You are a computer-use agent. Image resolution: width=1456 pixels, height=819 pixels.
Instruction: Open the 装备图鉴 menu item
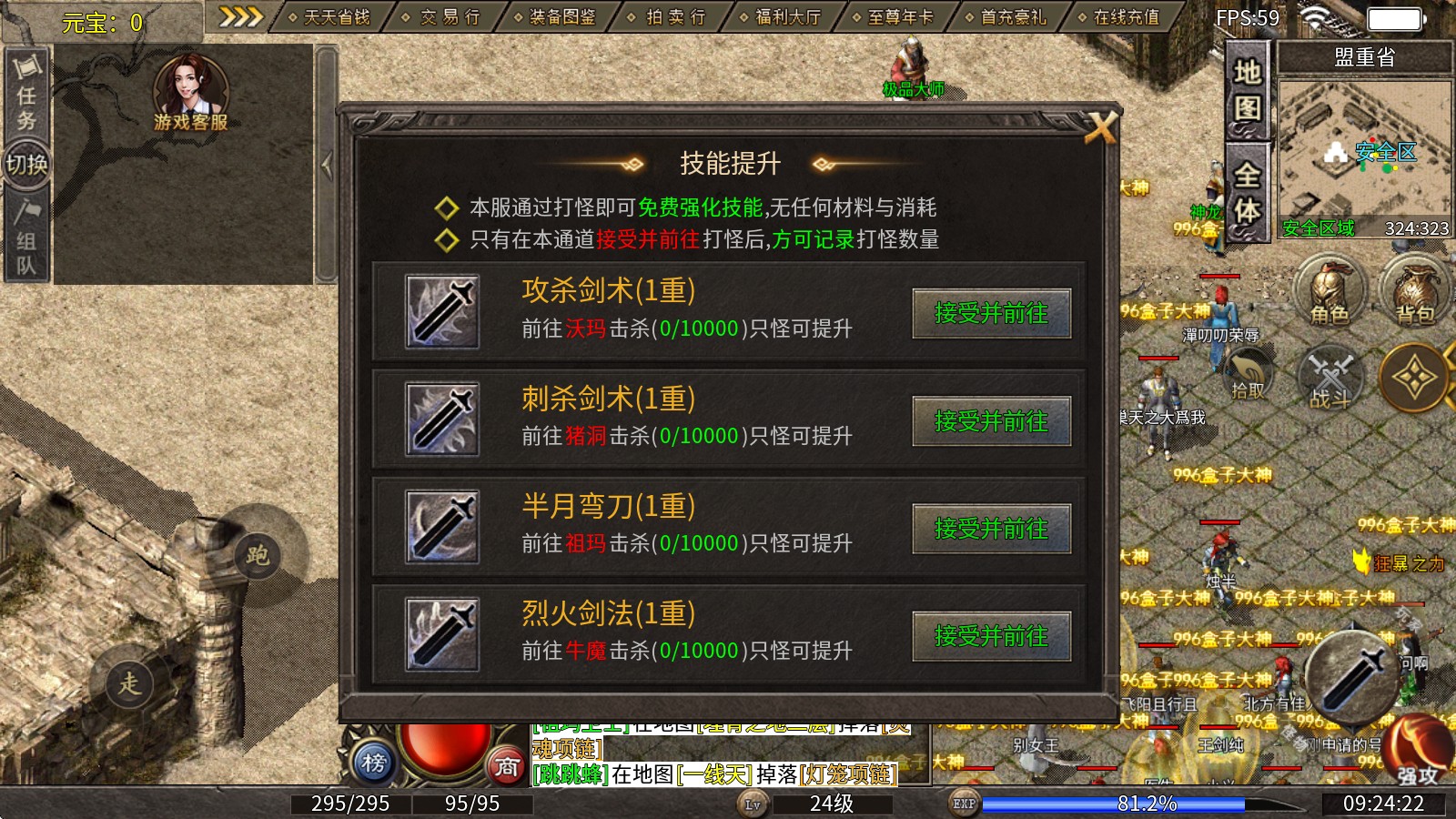[561, 15]
